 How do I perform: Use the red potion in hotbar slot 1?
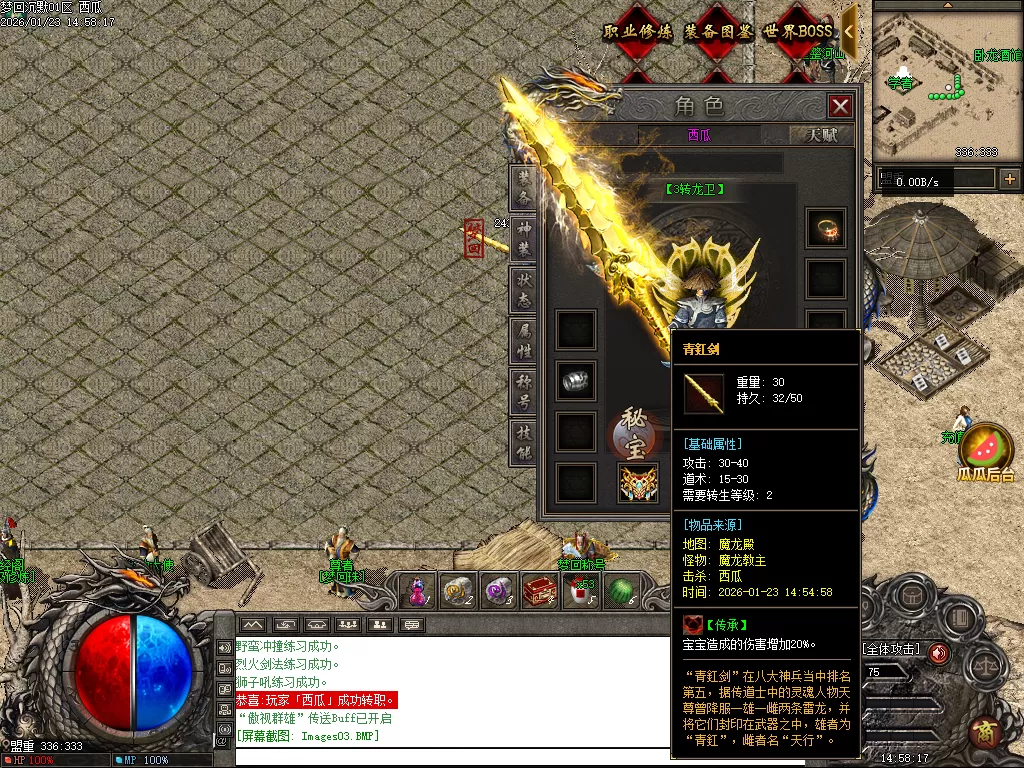(x=417, y=591)
